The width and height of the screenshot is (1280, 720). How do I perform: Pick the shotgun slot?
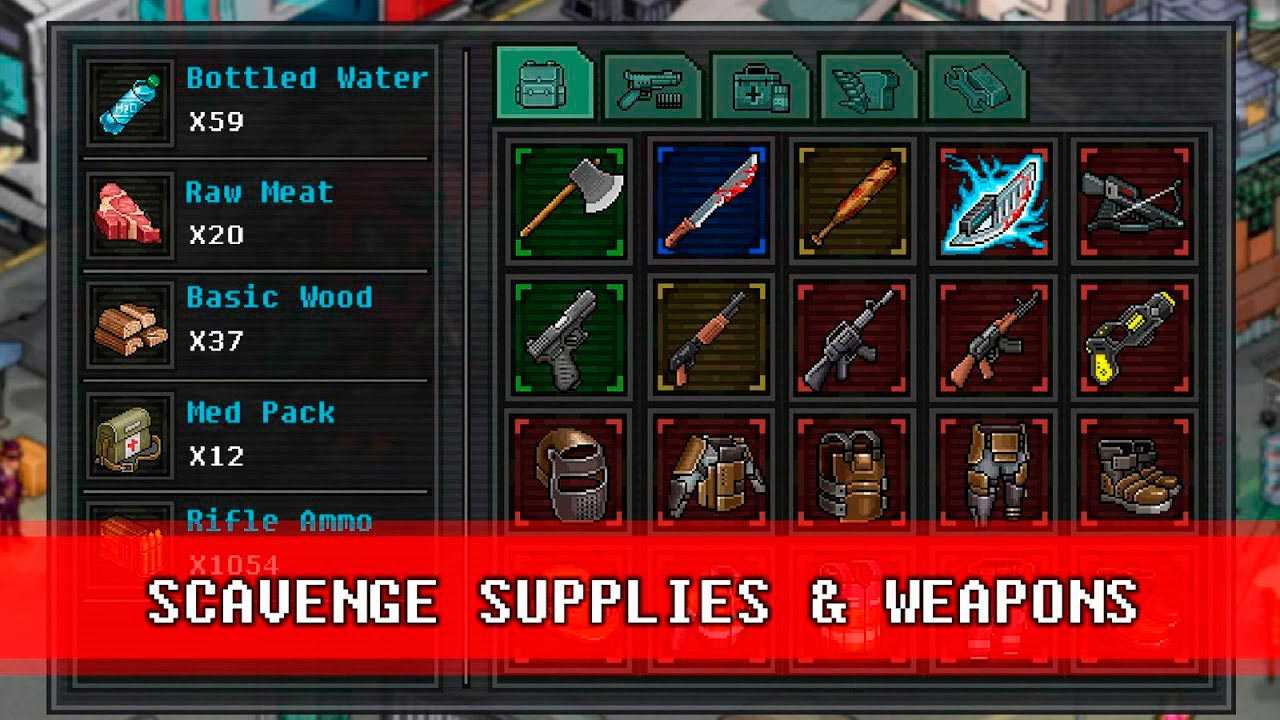click(x=711, y=338)
